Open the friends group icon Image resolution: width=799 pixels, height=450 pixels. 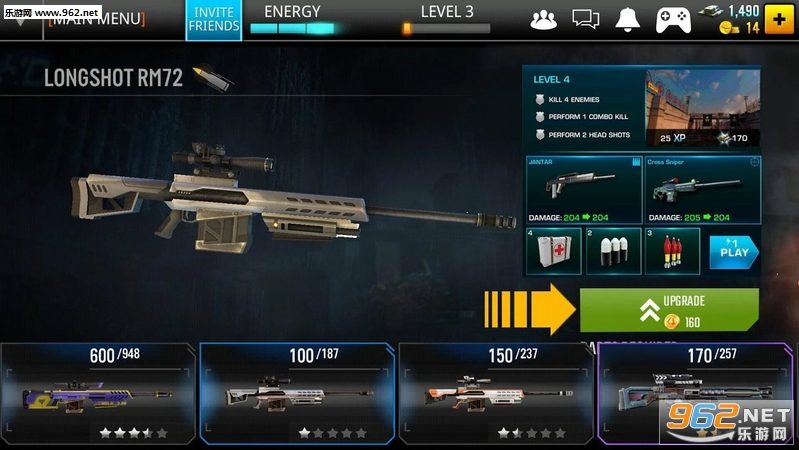tap(543, 19)
